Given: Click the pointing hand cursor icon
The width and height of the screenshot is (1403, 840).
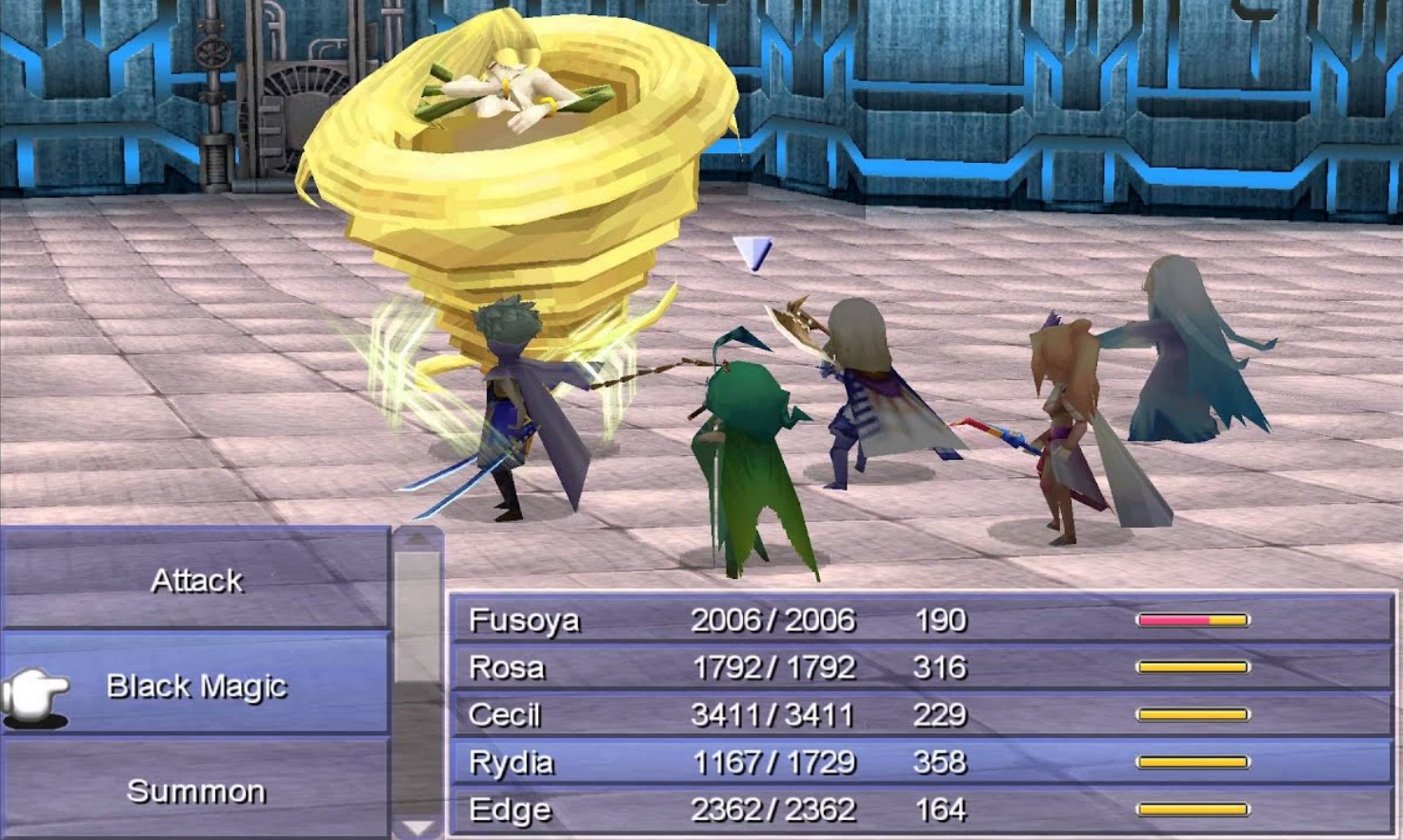Looking at the screenshot, I should click(x=36, y=688).
